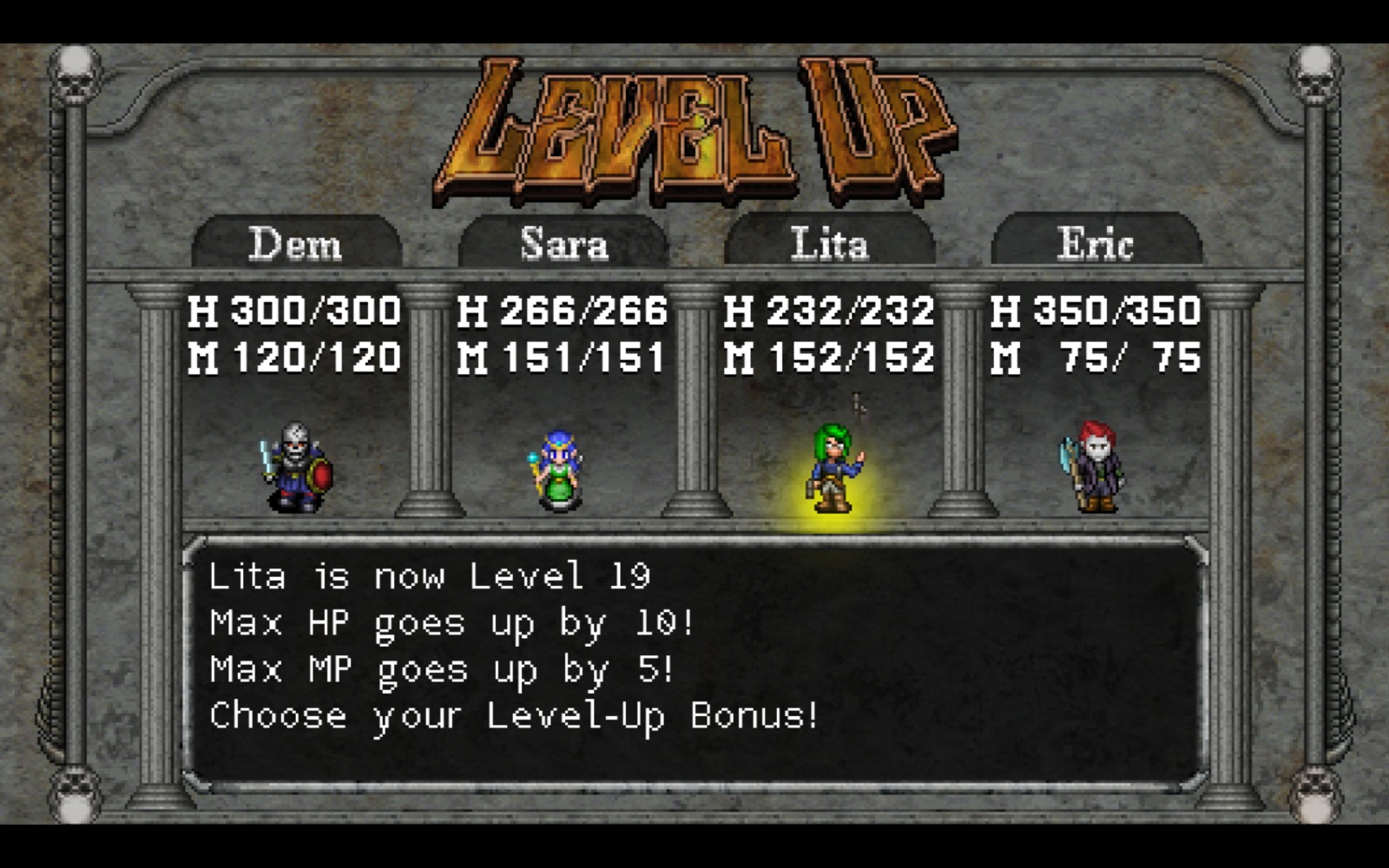This screenshot has width=1389, height=868.
Task: Choose the Lita party name plate
Action: (829, 243)
